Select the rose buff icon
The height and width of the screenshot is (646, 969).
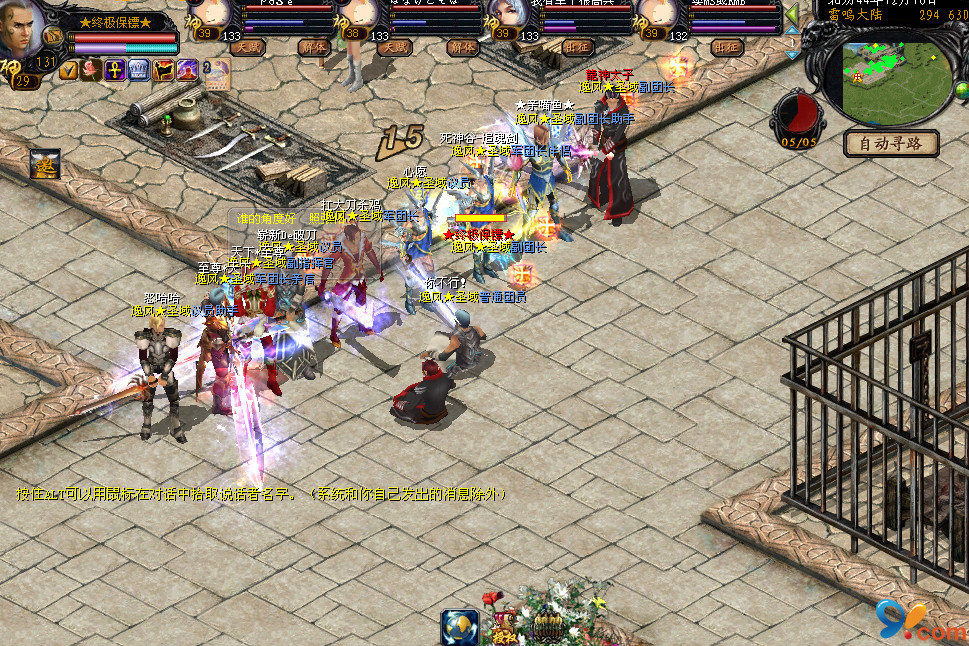click(x=91, y=70)
